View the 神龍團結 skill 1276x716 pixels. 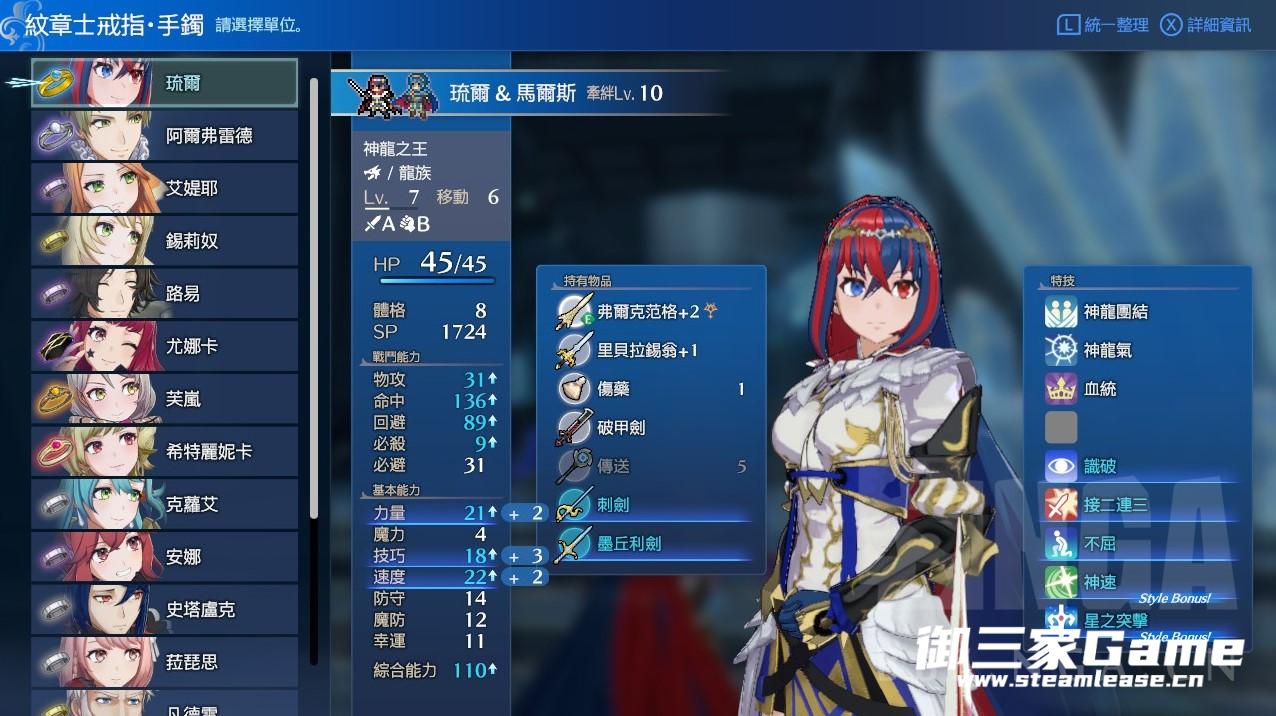tap(1115, 312)
